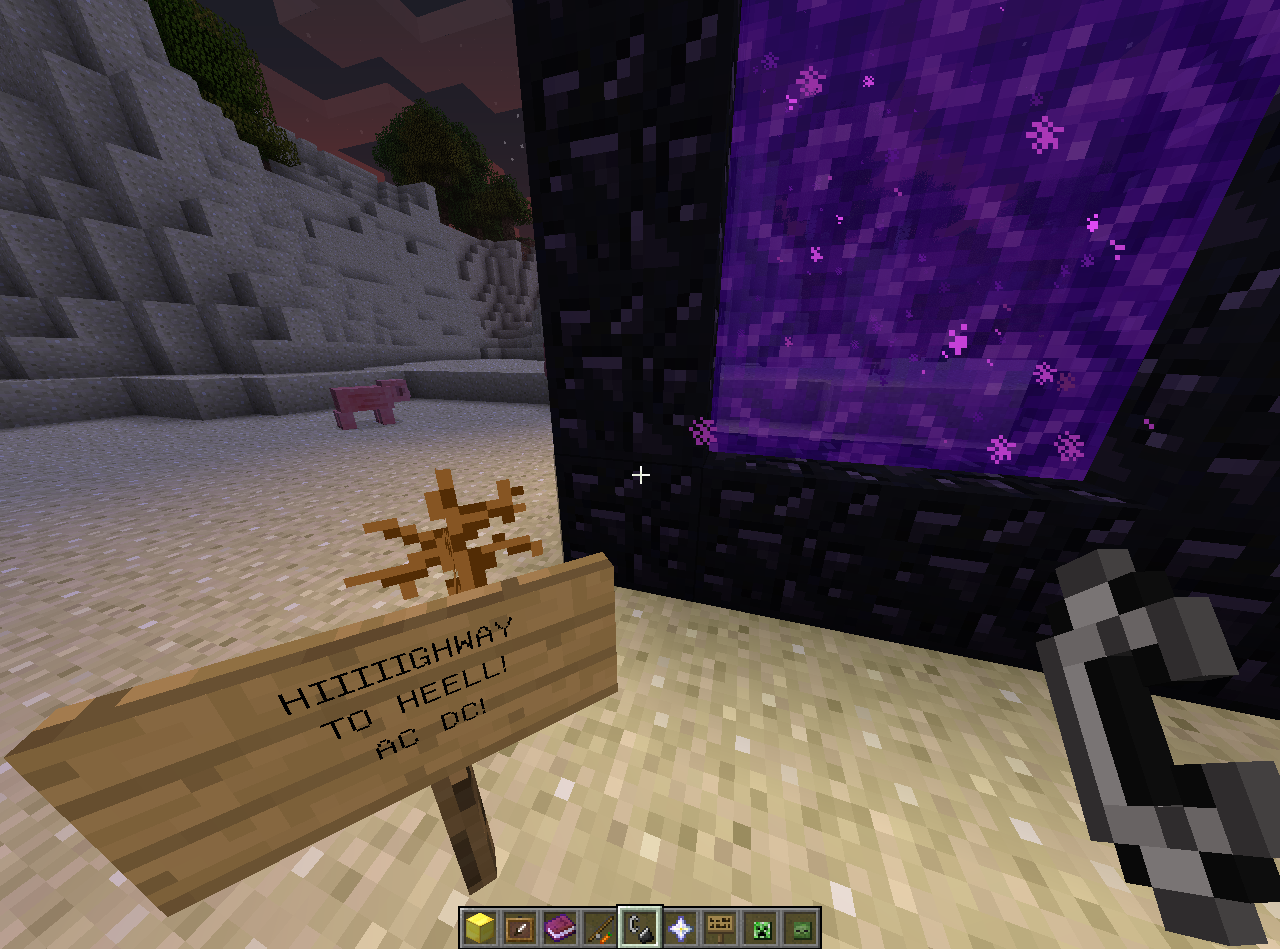1280x949 pixels.
Task: Choose the creeper head hotbar slot
Action: 760,927
